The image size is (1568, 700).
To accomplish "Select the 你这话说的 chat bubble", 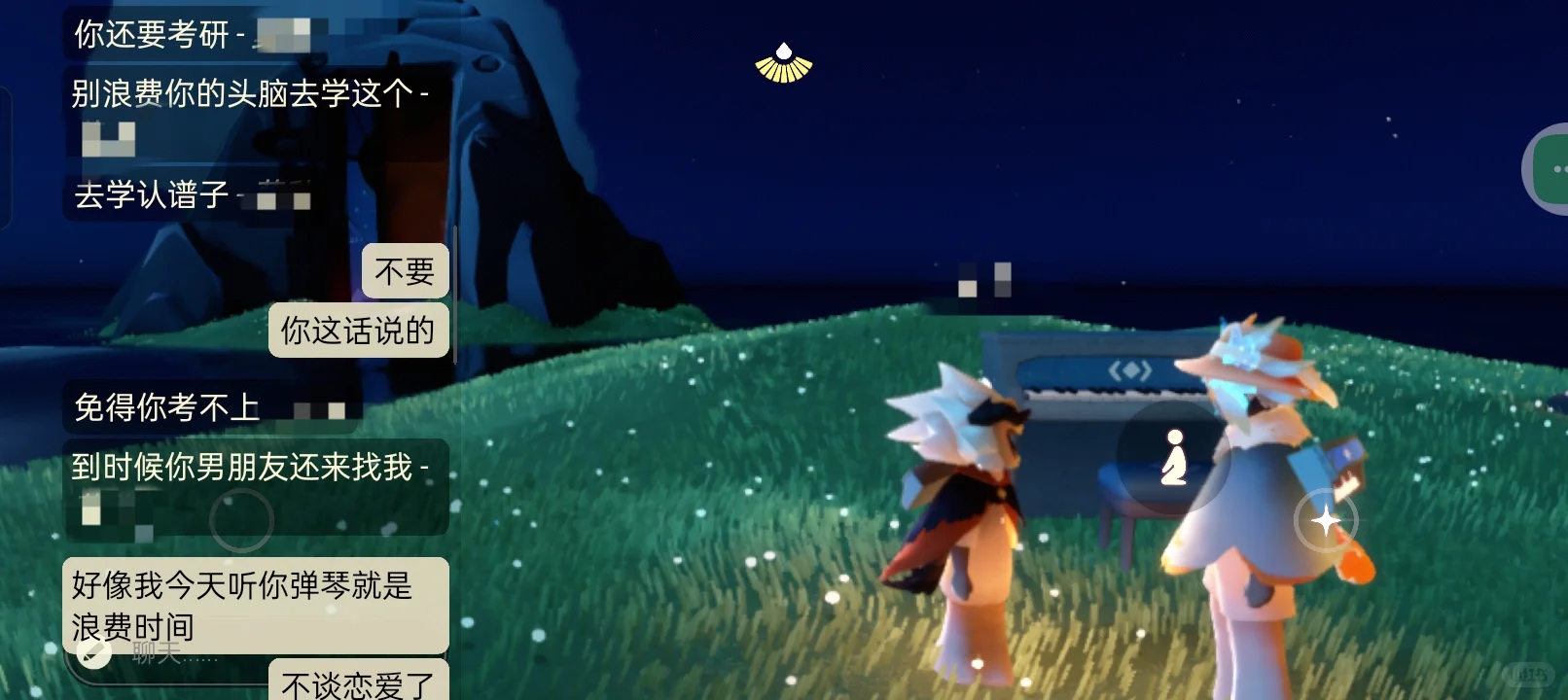I will (x=358, y=331).
